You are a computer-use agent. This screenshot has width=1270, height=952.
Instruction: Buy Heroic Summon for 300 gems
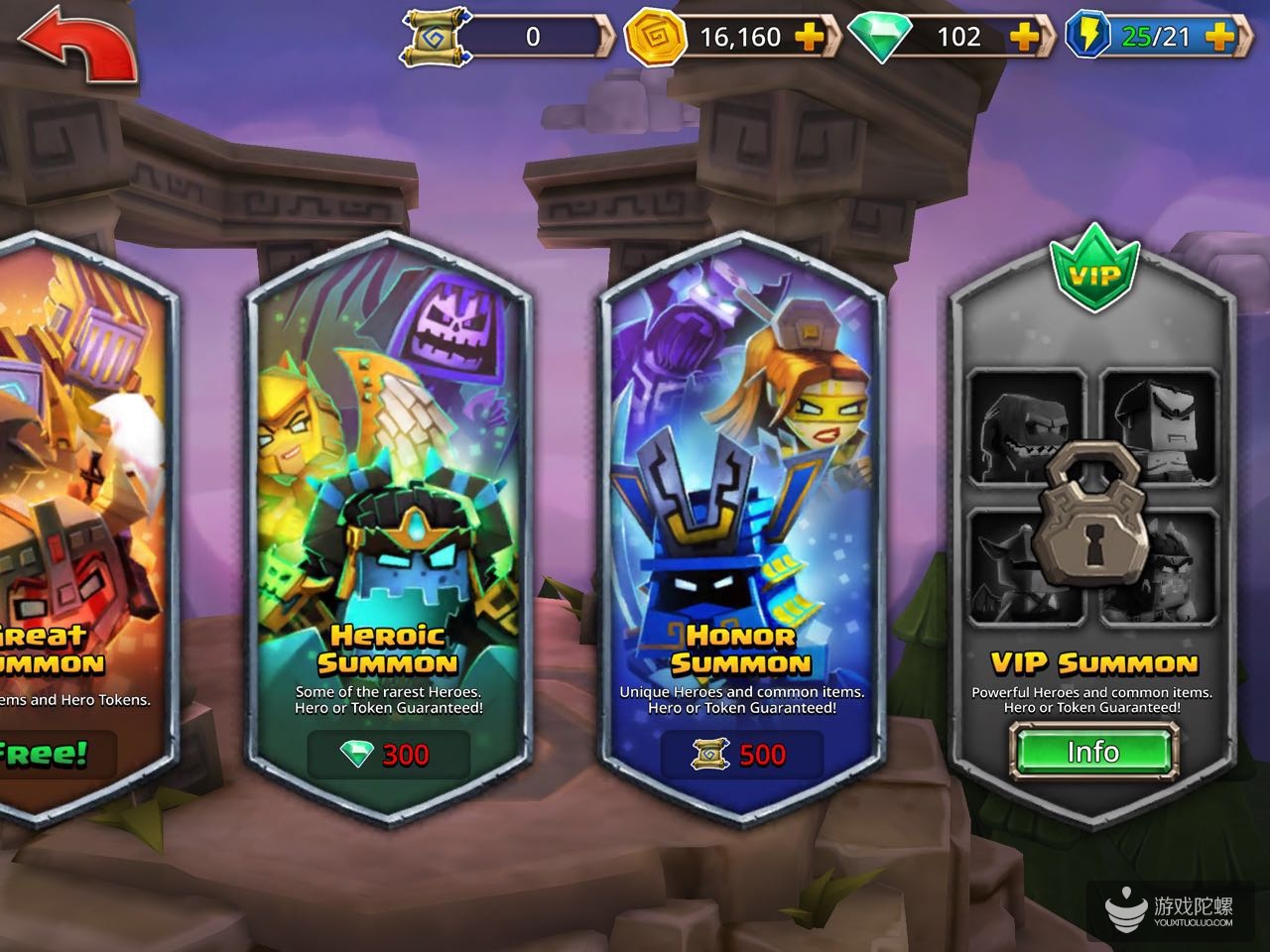pos(386,755)
